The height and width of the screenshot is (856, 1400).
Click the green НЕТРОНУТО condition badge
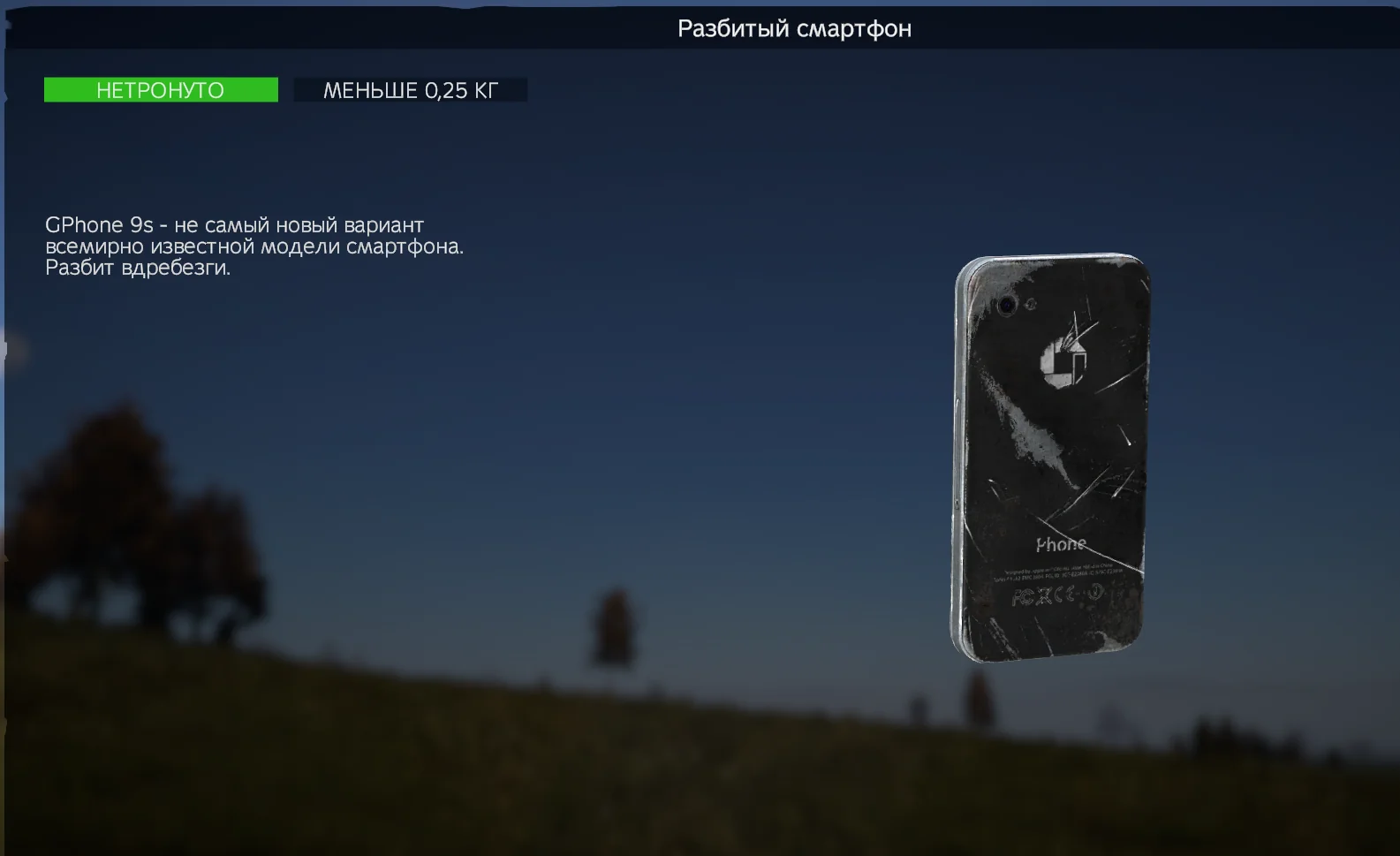(161, 89)
